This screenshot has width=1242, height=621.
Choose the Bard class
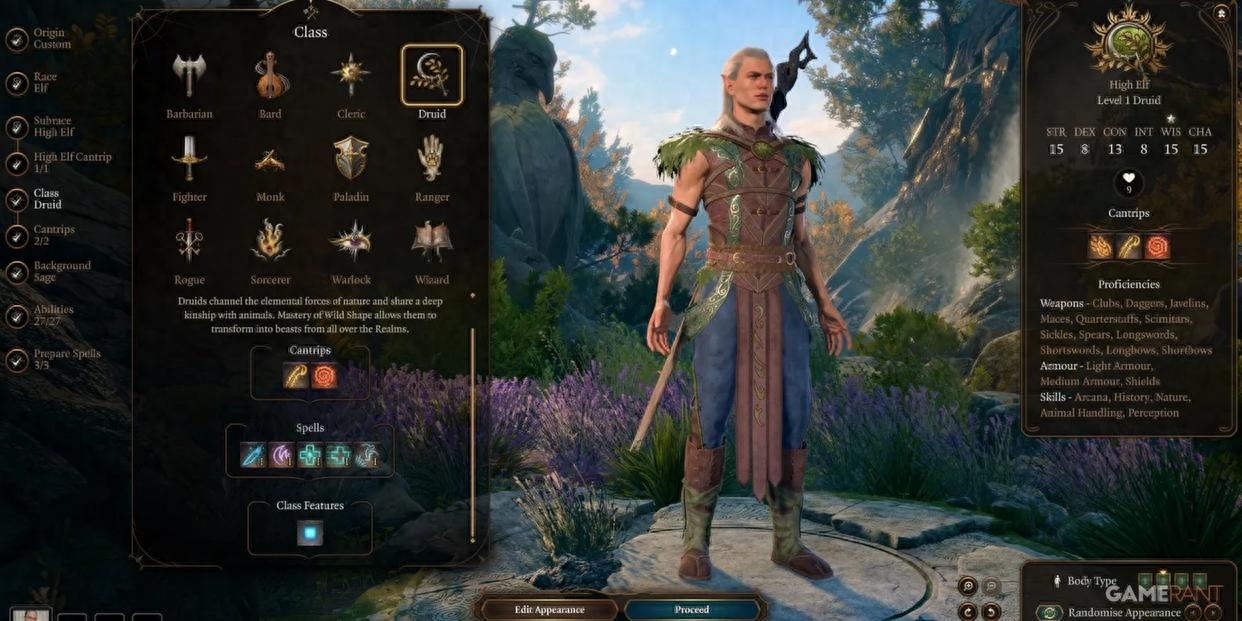tap(270, 76)
